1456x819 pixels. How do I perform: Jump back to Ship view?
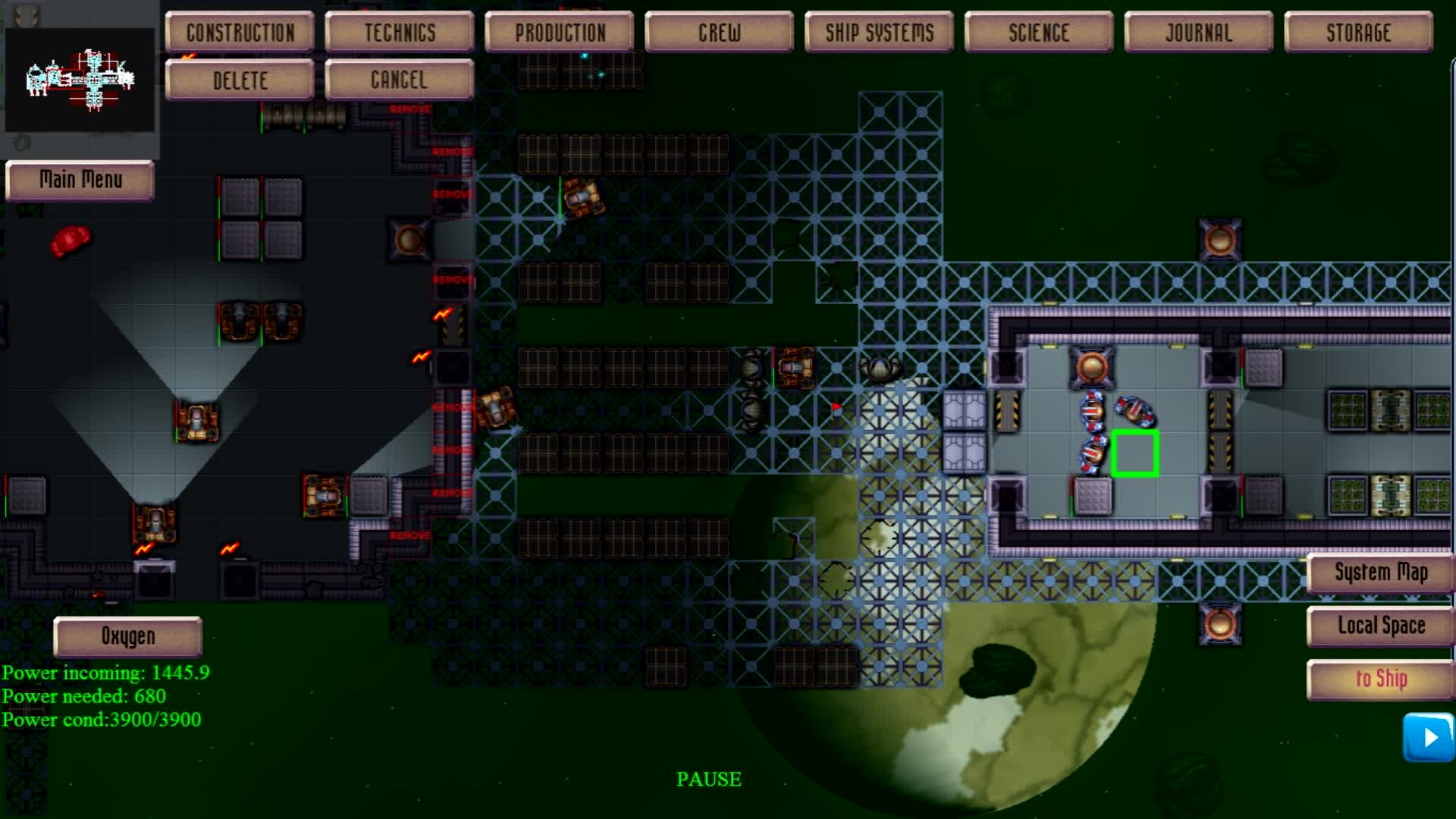coord(1380,678)
